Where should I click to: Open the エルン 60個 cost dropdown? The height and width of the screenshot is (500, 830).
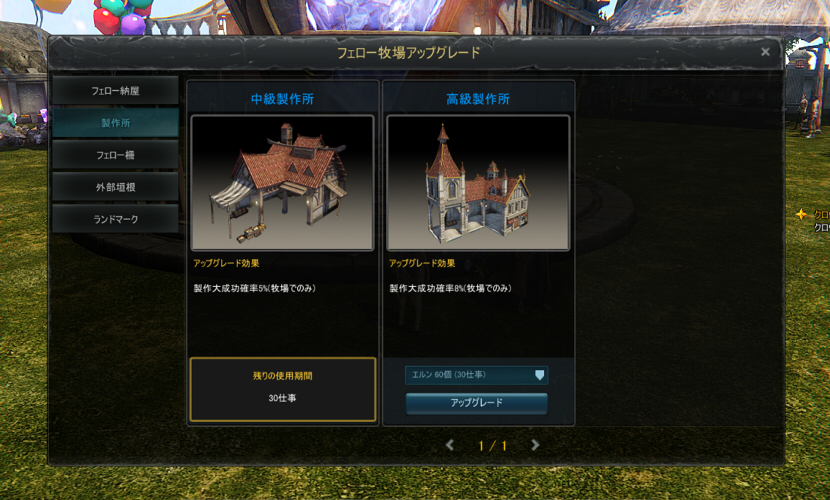476,375
